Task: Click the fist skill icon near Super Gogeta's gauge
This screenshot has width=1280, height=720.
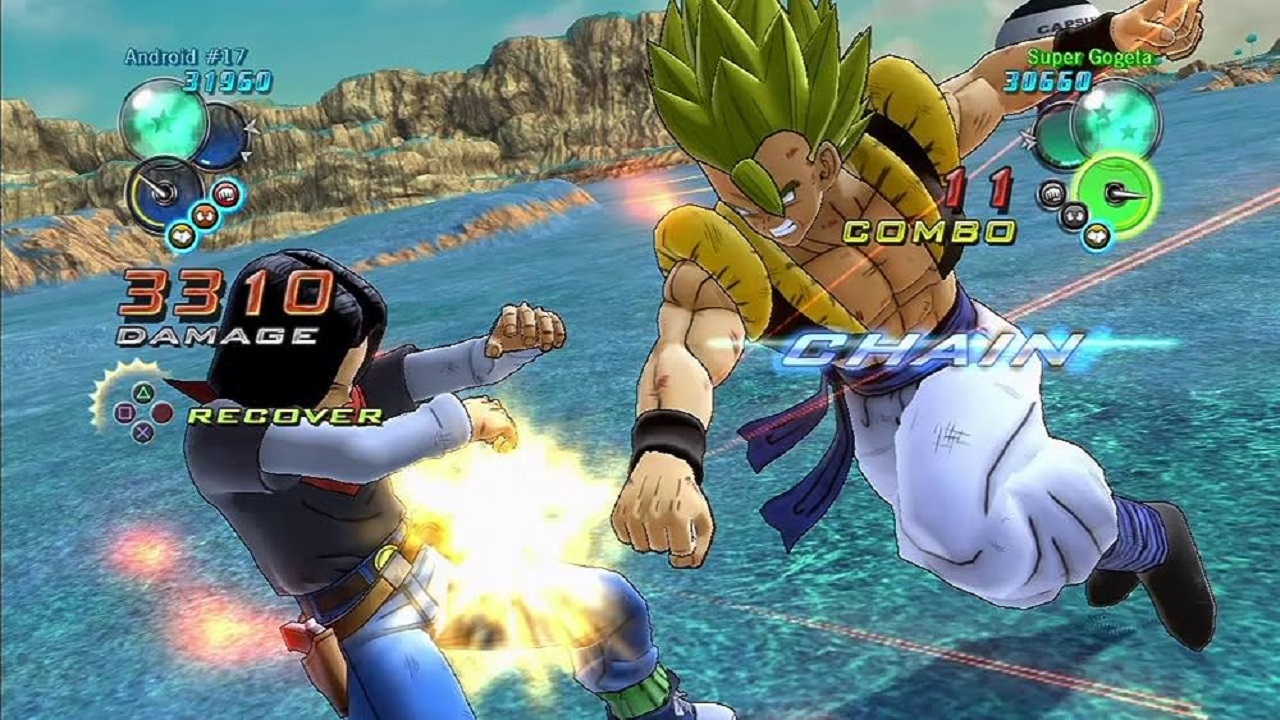Action: pos(1052,193)
